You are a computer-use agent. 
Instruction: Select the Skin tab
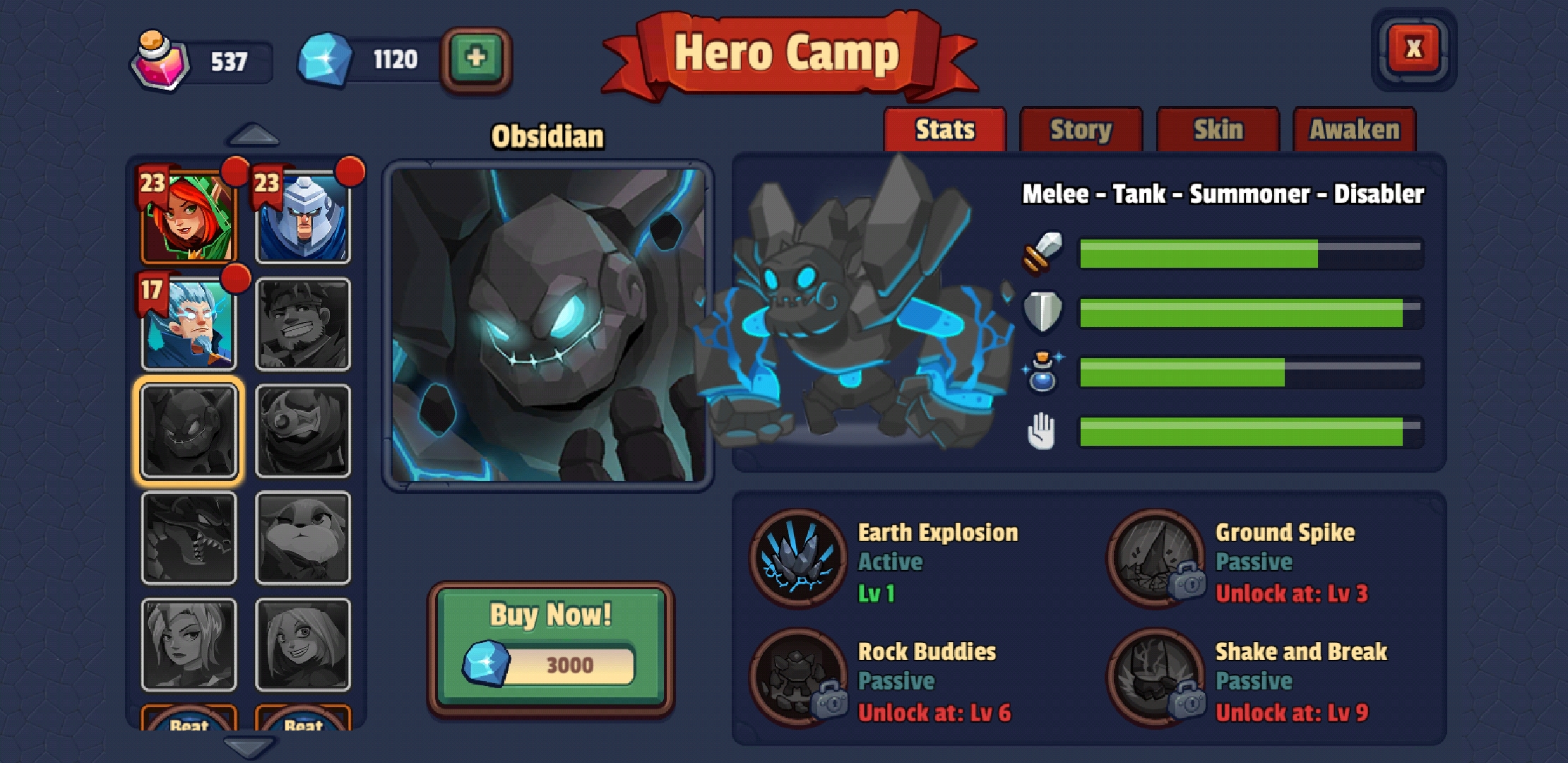coord(1218,129)
